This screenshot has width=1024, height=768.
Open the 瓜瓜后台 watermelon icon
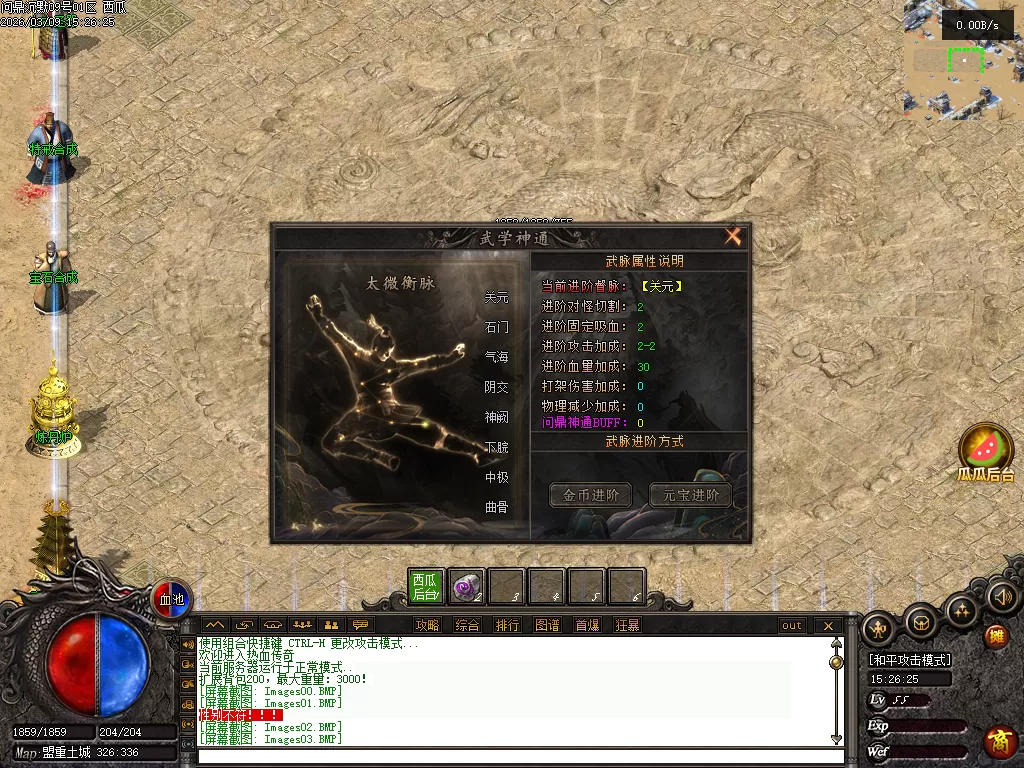(986, 447)
